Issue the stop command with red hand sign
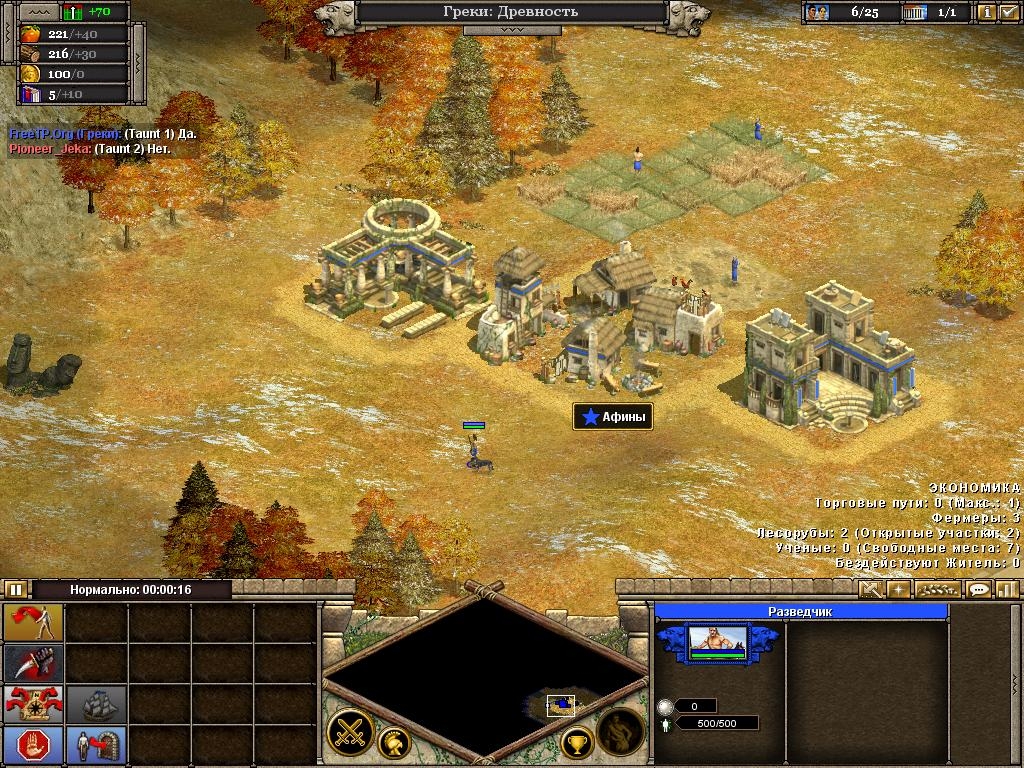Screen dimensions: 1024x768 click(x=34, y=745)
